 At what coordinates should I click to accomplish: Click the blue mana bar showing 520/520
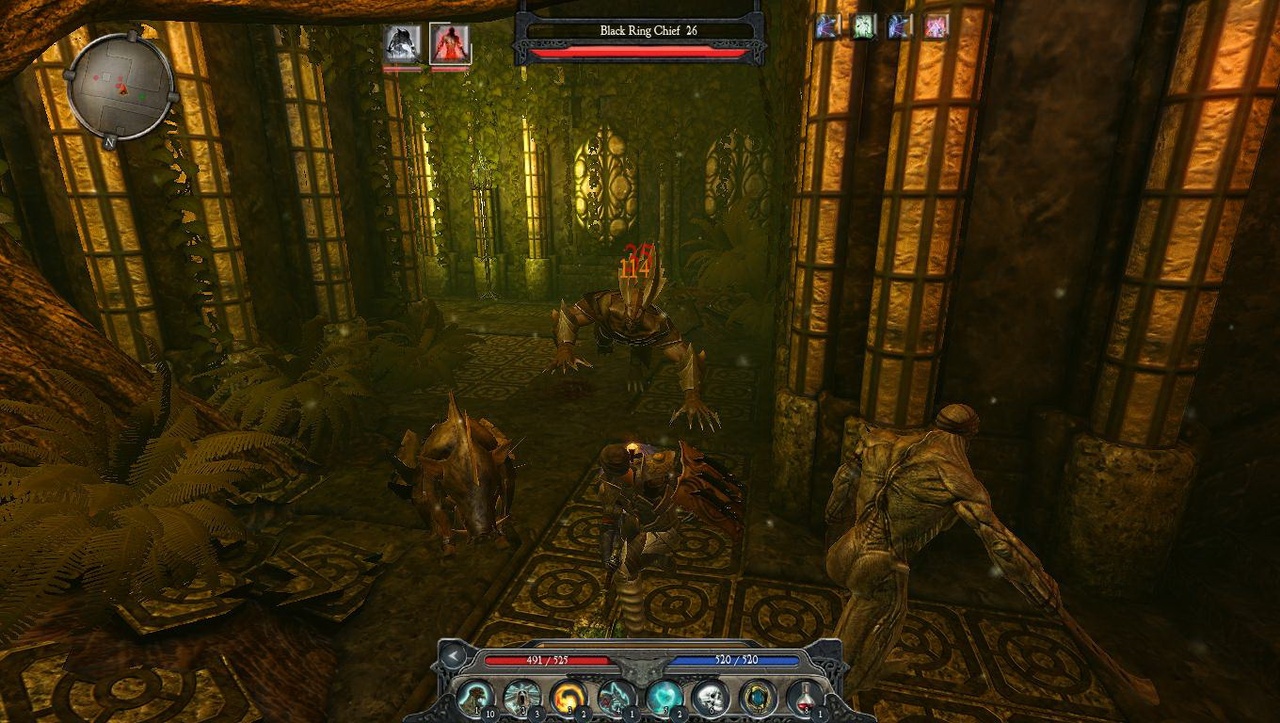(x=735, y=660)
